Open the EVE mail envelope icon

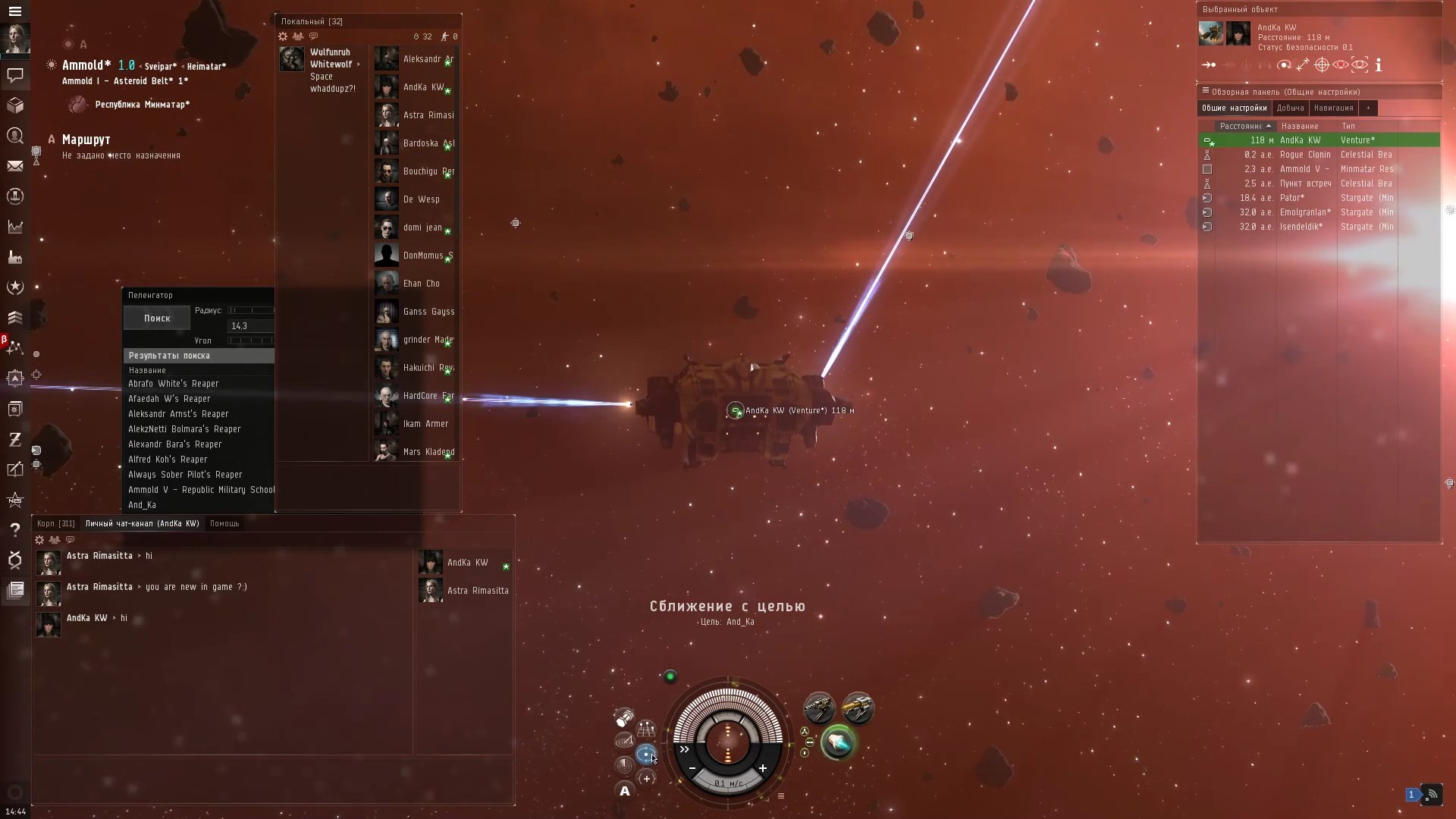tap(15, 165)
